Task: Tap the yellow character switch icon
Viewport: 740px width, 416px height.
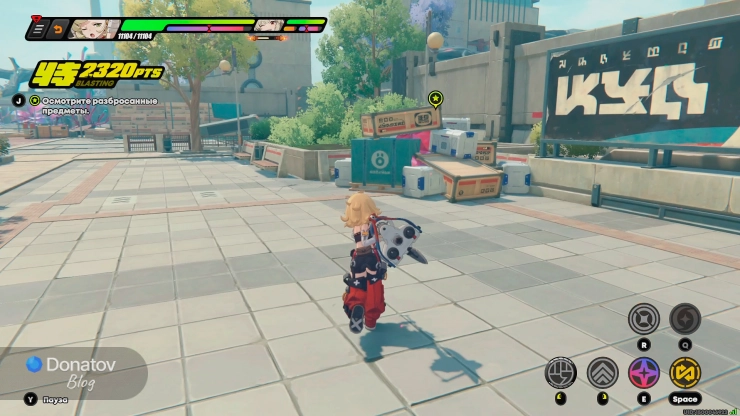Action: (685, 373)
